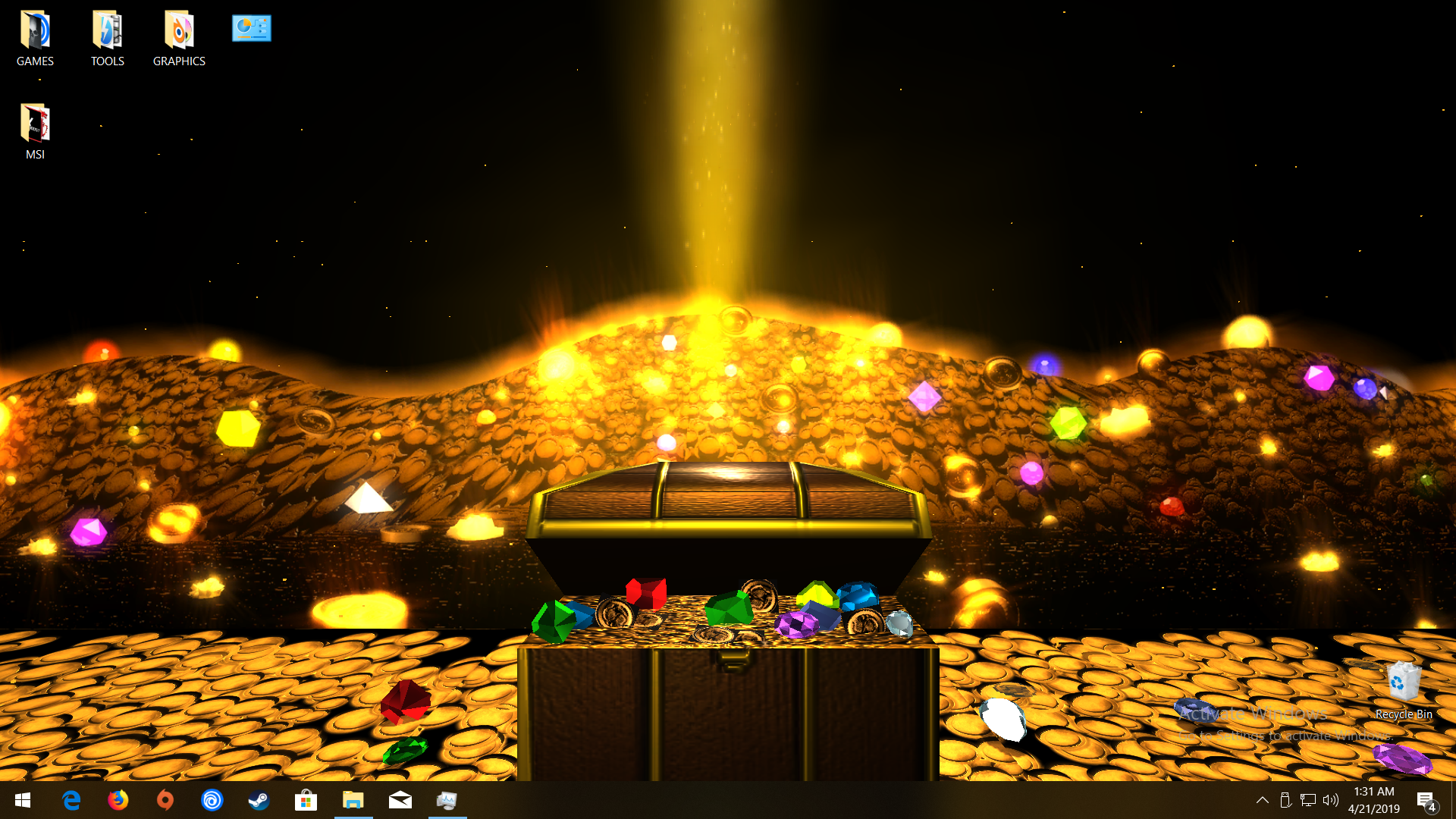Launch Uplay from the taskbar
Image resolution: width=1456 pixels, height=819 pixels.
(x=212, y=801)
